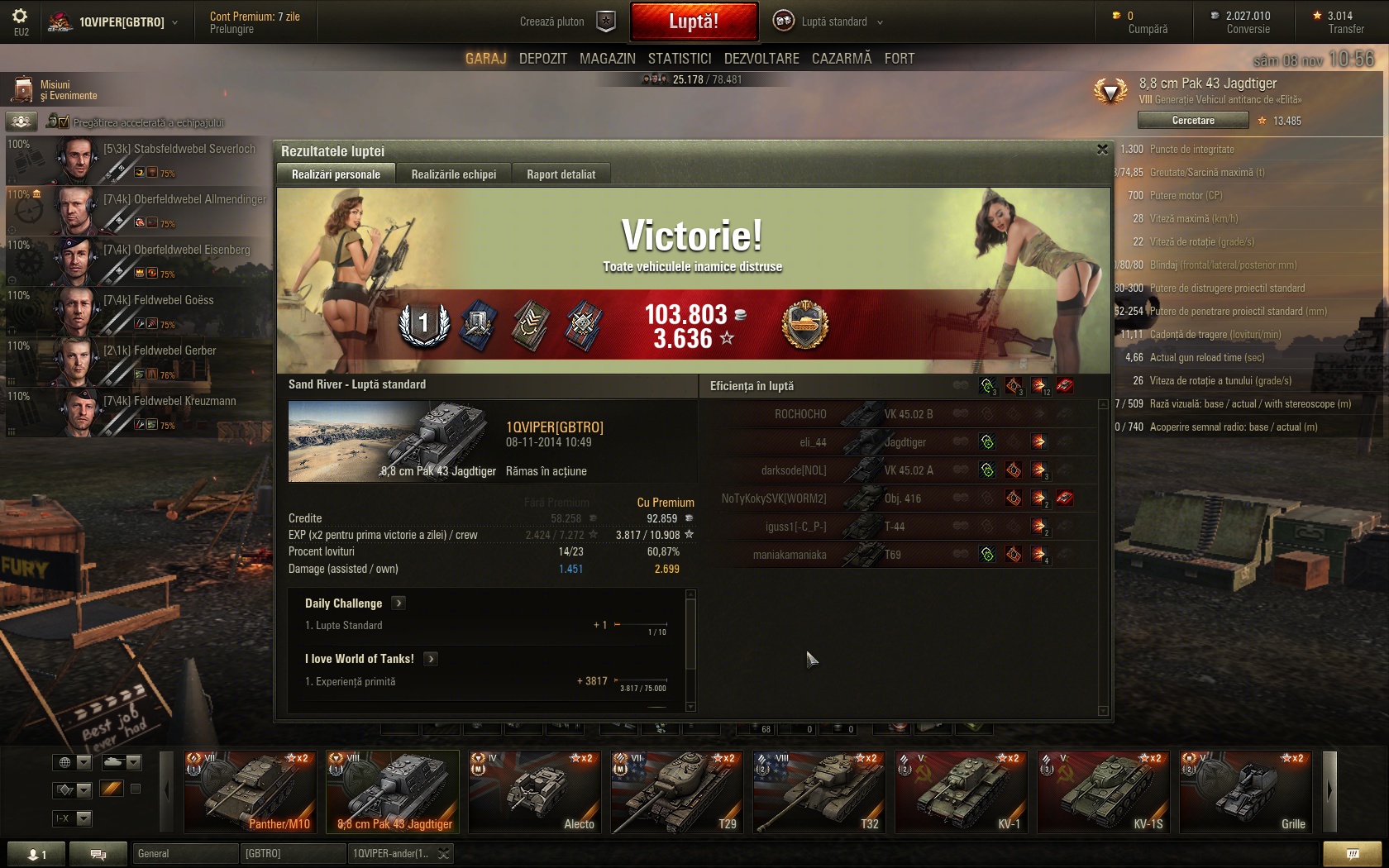The width and height of the screenshot is (1389, 868).
Task: Click the Cercetare research button
Action: pyautogui.click(x=1193, y=121)
